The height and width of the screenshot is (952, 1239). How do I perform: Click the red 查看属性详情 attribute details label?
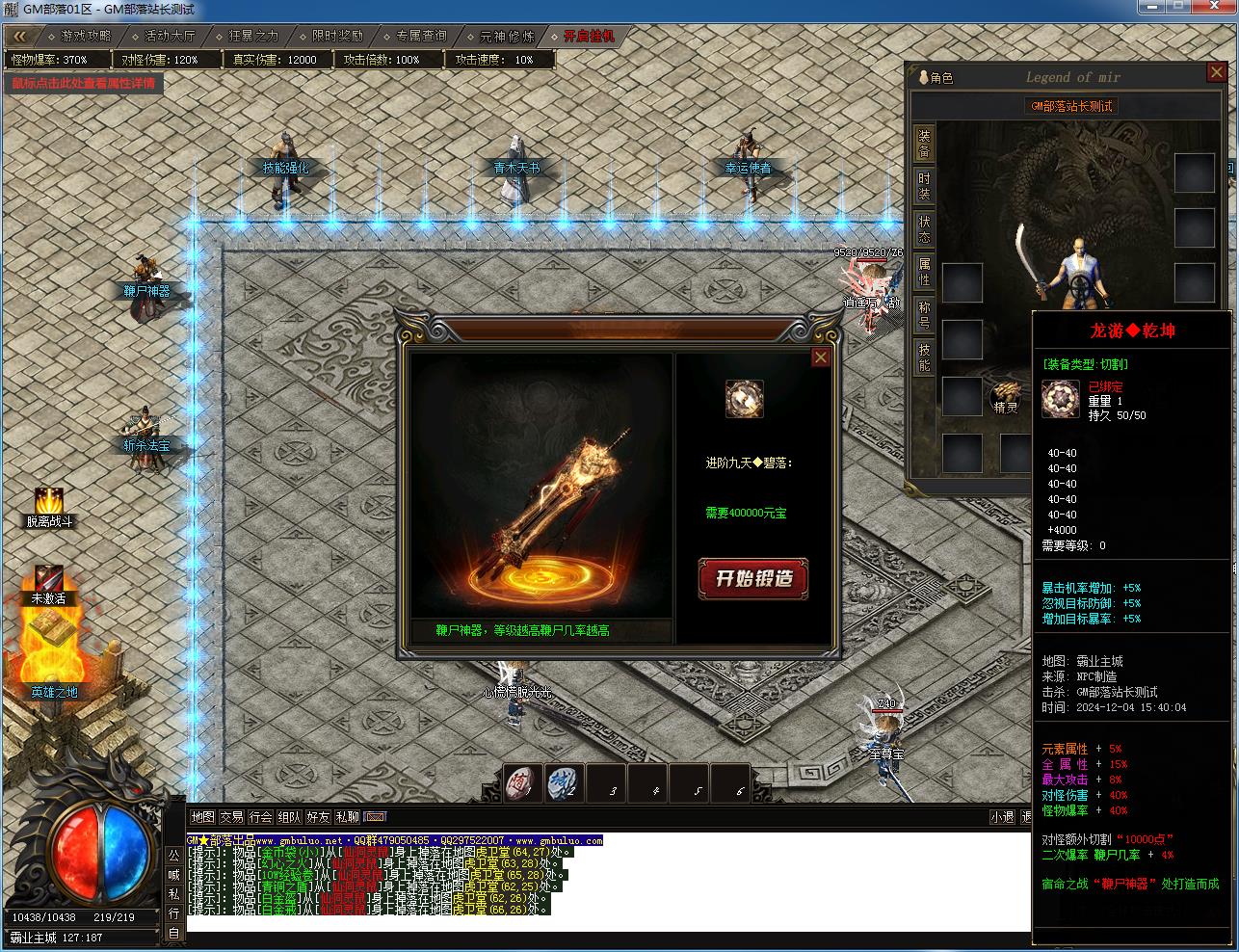[x=83, y=83]
